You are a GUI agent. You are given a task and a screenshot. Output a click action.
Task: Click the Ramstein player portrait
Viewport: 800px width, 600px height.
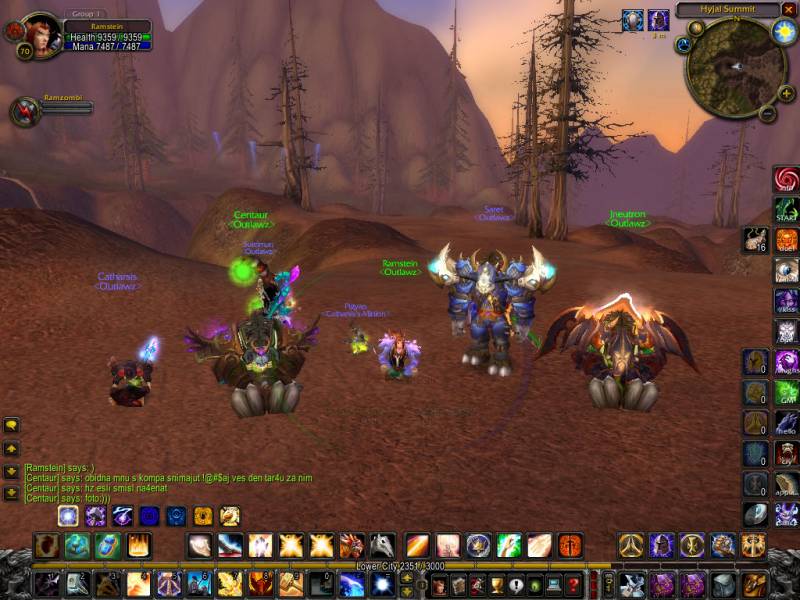tap(40, 34)
